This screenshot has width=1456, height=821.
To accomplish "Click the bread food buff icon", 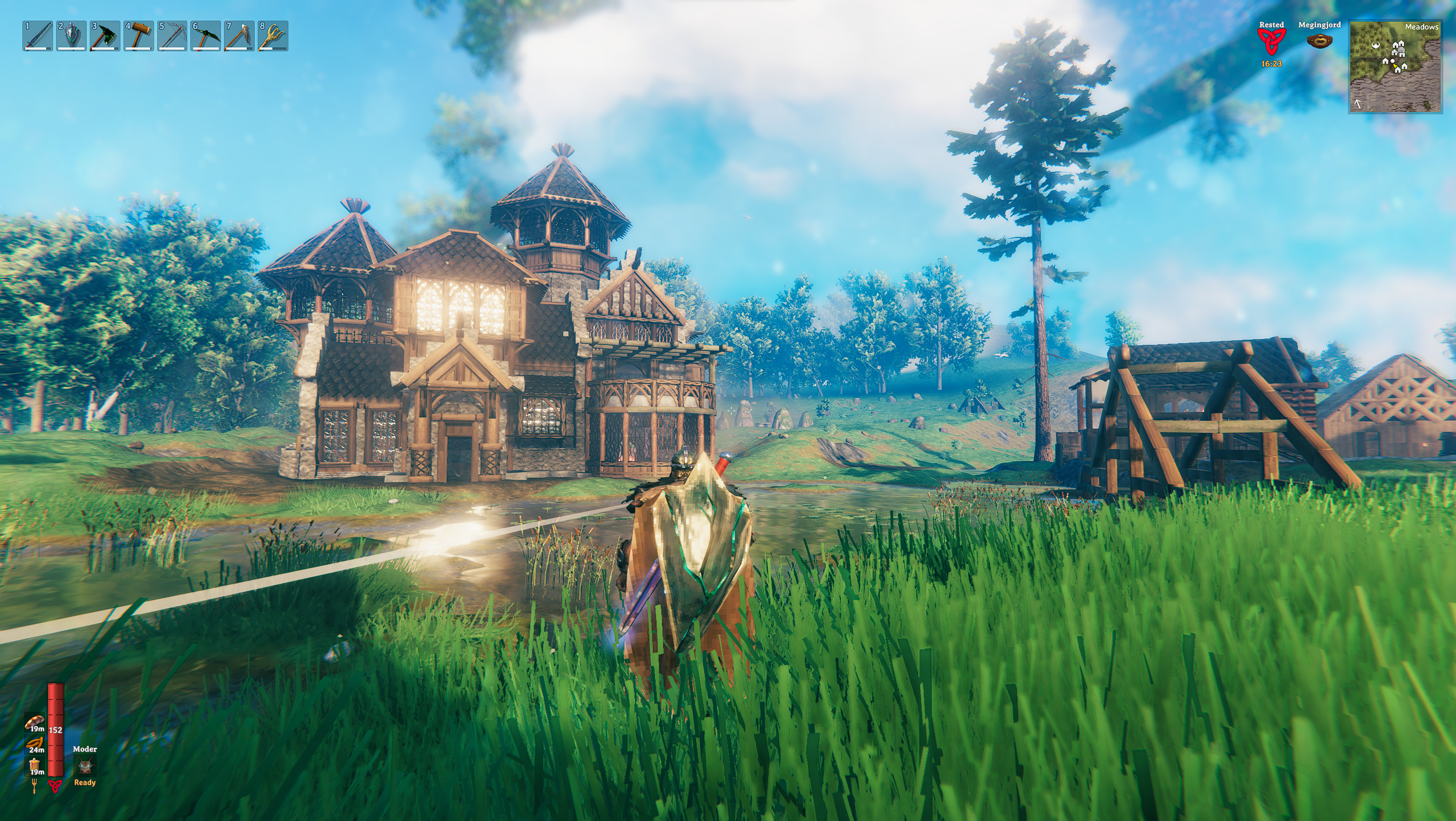I will (x=35, y=722).
